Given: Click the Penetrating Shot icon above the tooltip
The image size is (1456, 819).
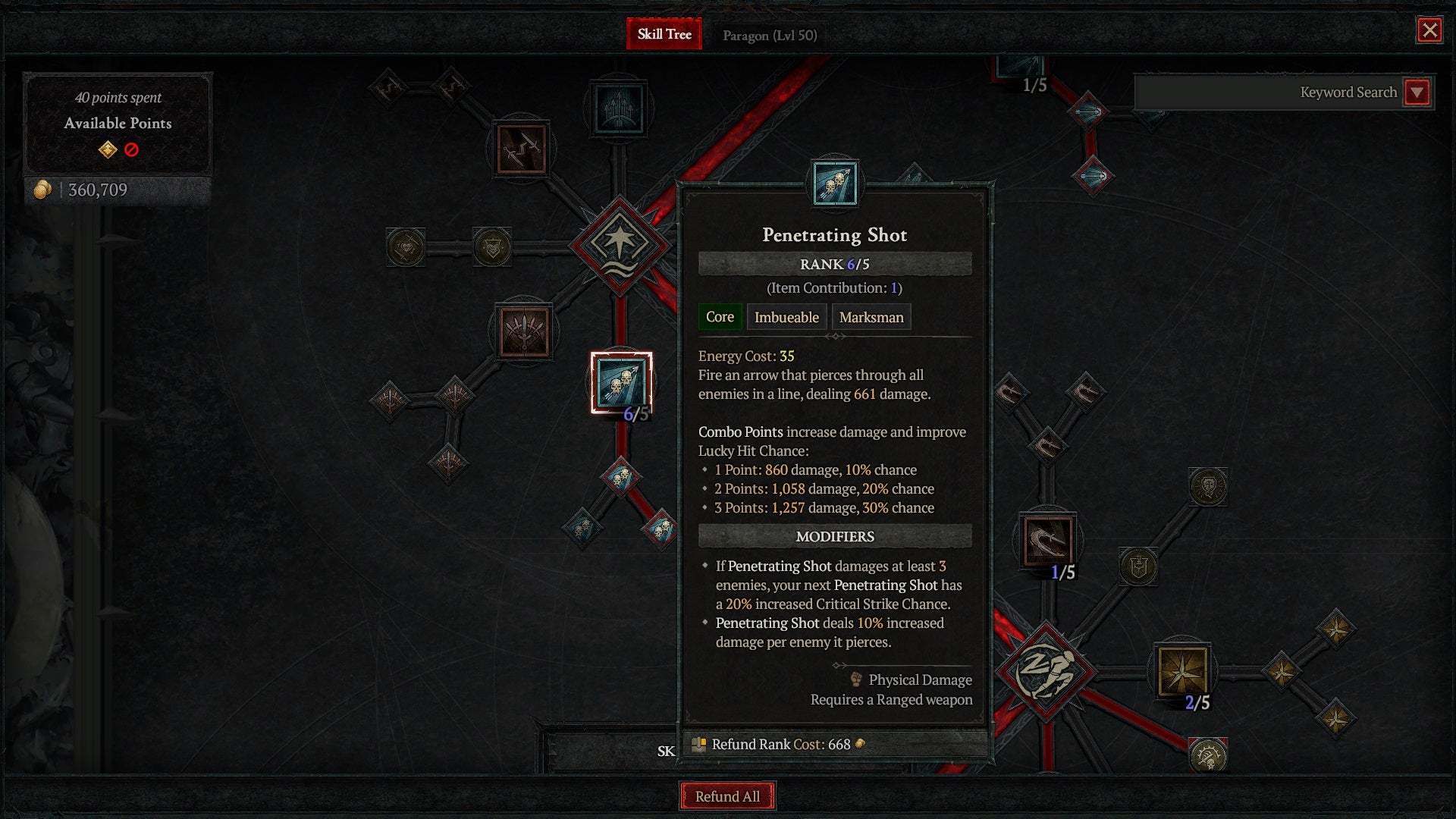Looking at the screenshot, I should coord(834,184).
